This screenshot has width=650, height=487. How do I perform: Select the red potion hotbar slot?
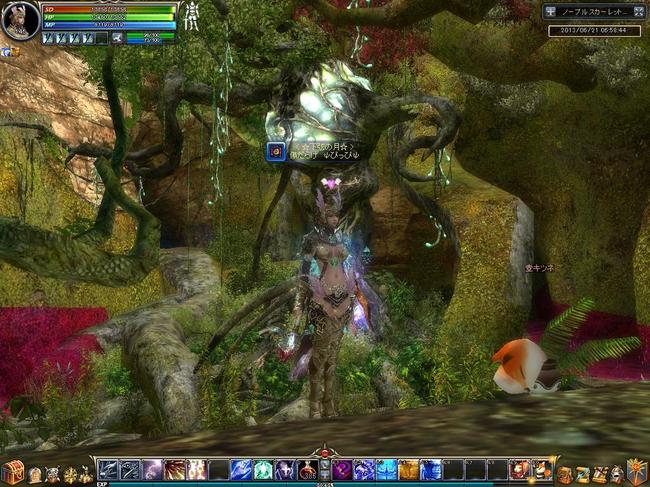pos(308,470)
